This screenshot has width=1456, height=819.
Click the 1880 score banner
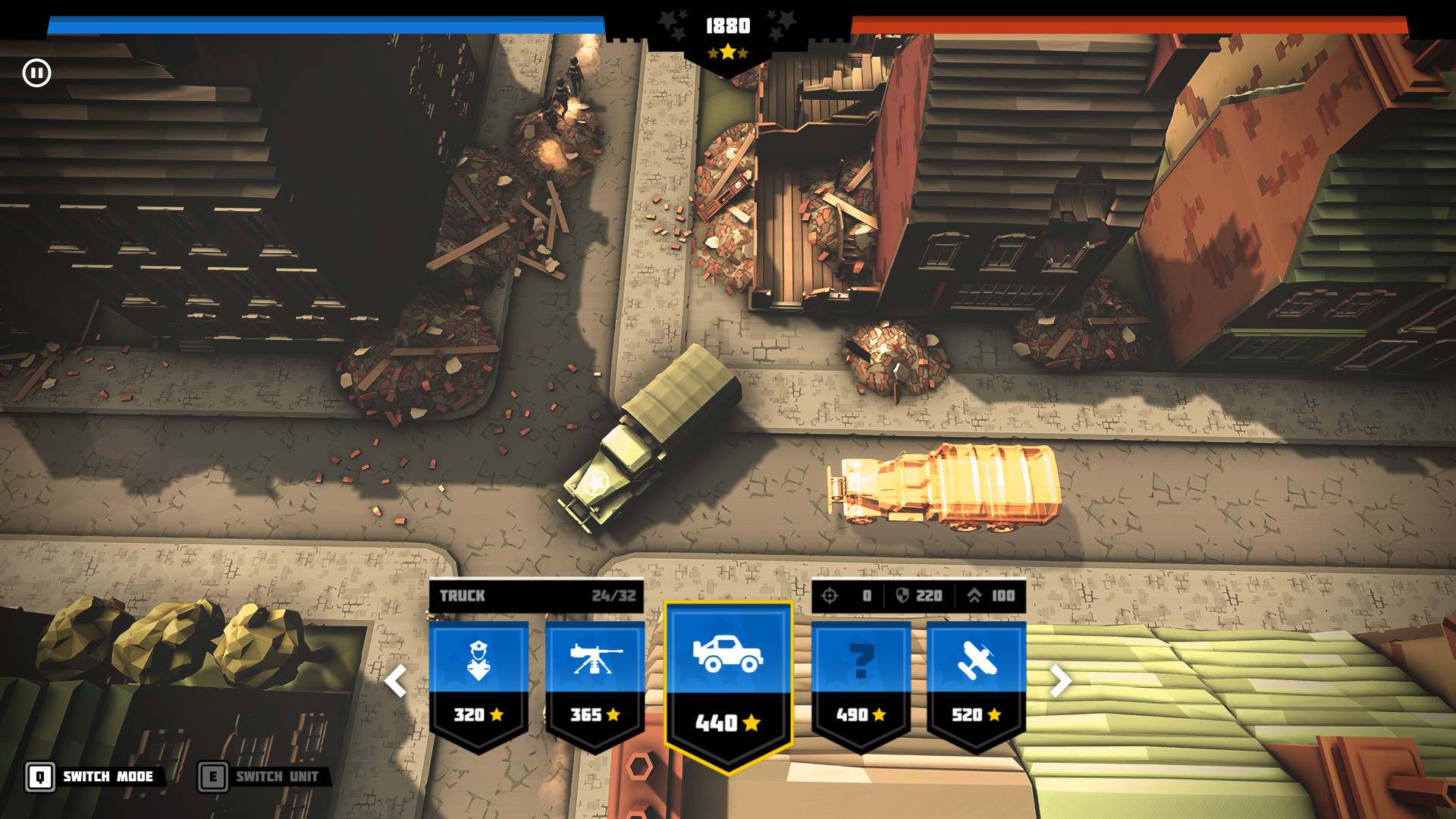tap(726, 26)
